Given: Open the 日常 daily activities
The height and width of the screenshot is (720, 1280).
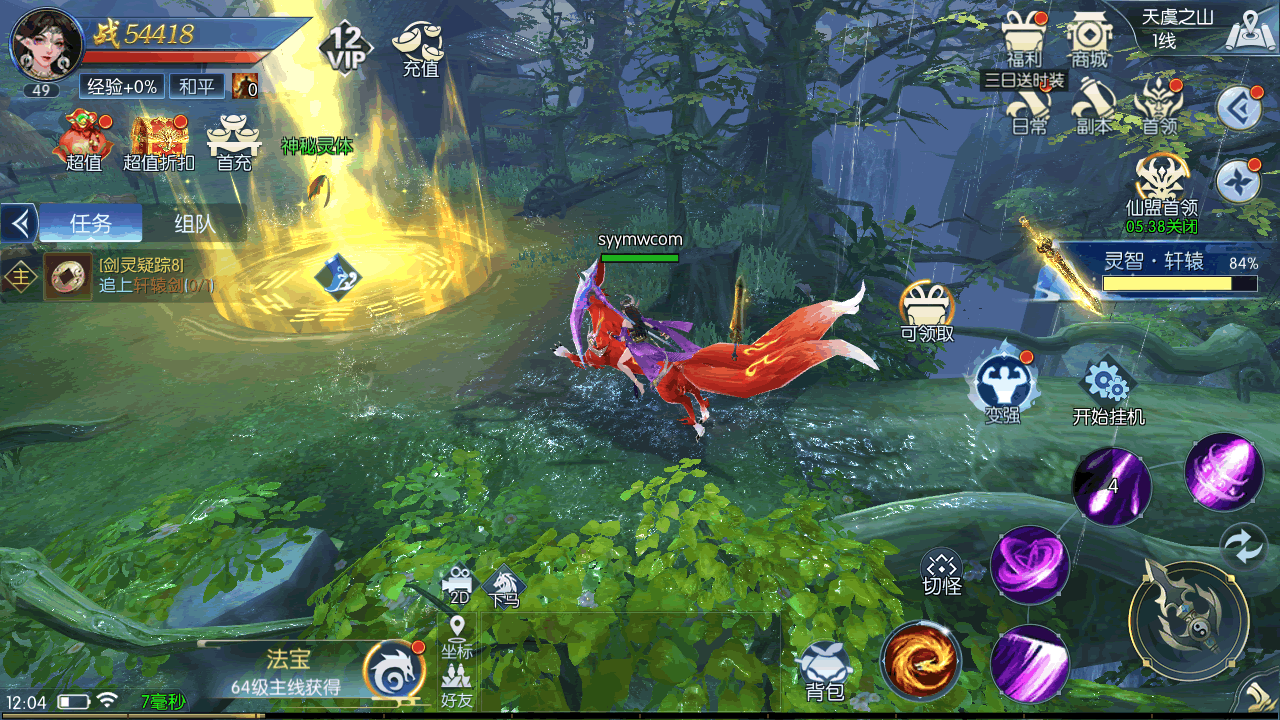Looking at the screenshot, I should tap(1029, 107).
